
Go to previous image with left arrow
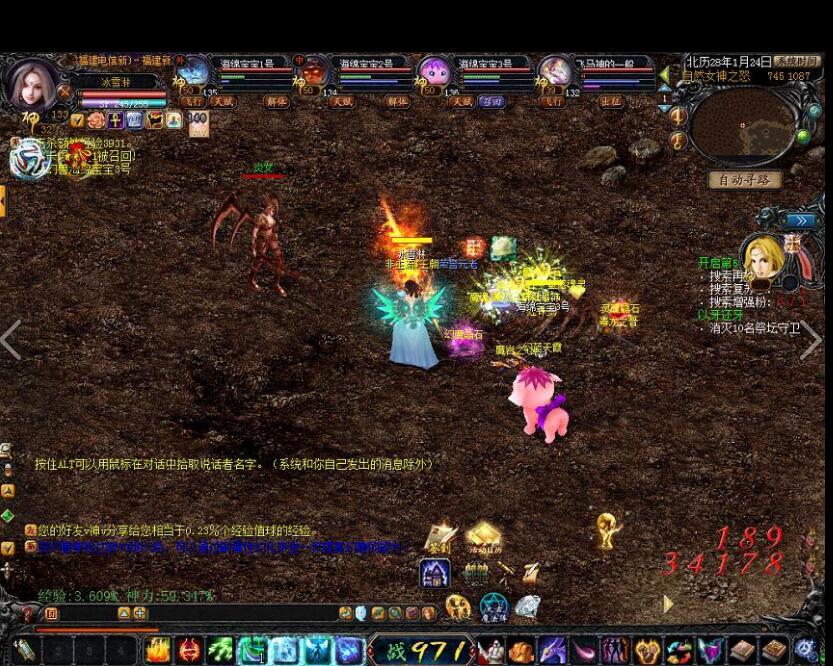(11, 340)
